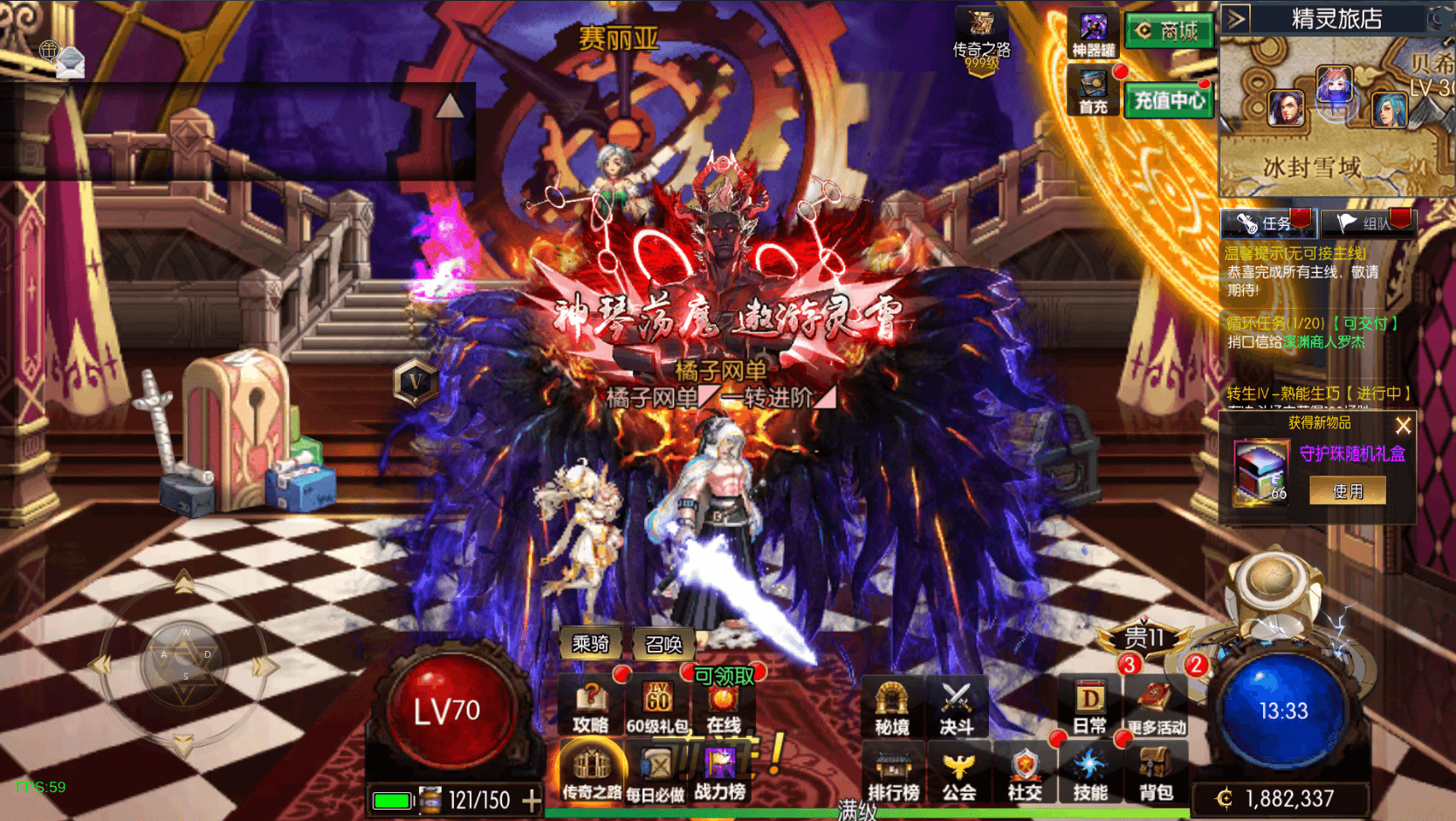Open the 秘境 secret realm menu
Screen dimensions: 1456x821
[891, 708]
